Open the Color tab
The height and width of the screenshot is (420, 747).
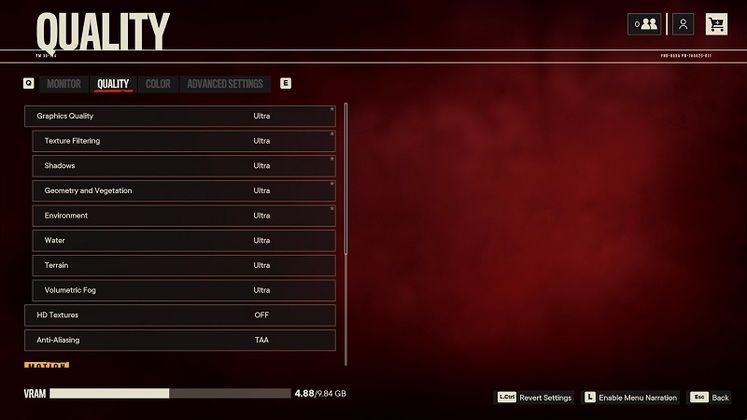point(158,84)
